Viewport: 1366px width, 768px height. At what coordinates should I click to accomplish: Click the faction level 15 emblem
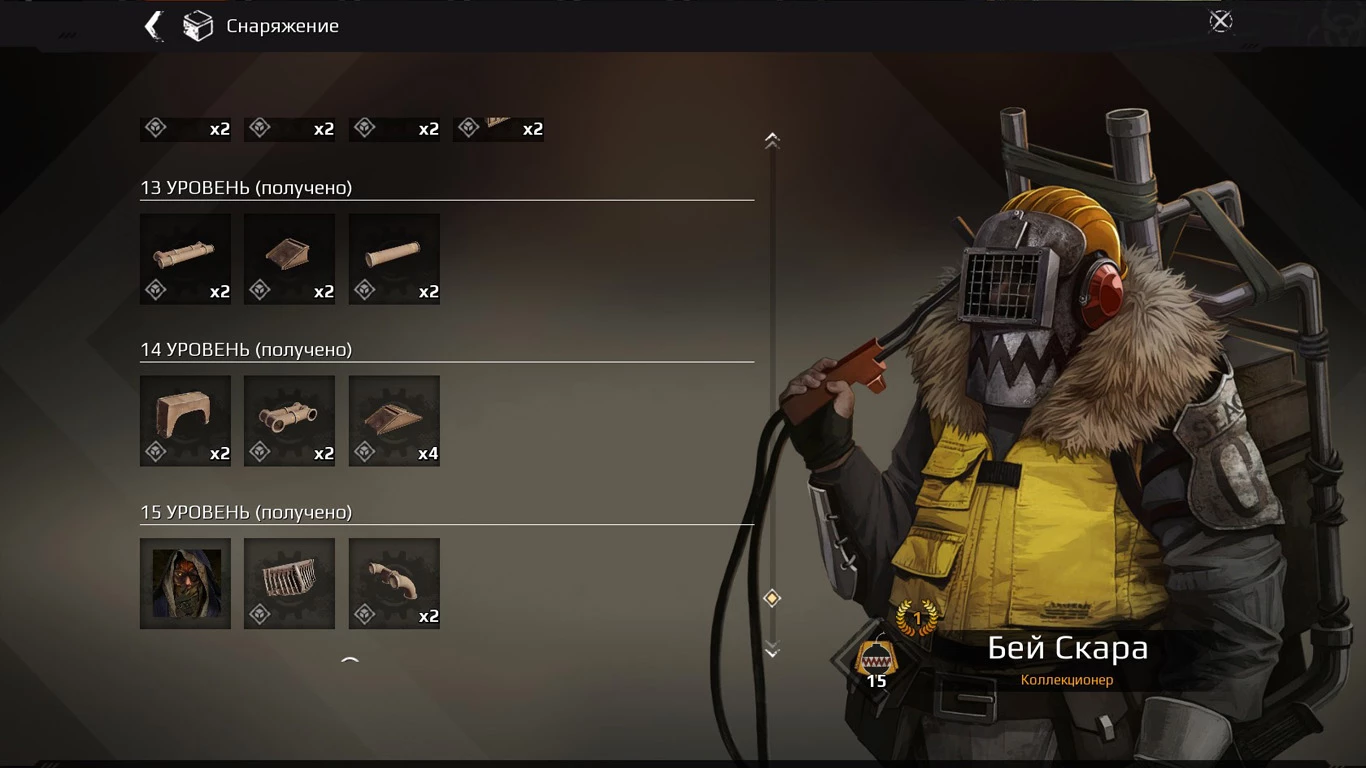(876, 661)
